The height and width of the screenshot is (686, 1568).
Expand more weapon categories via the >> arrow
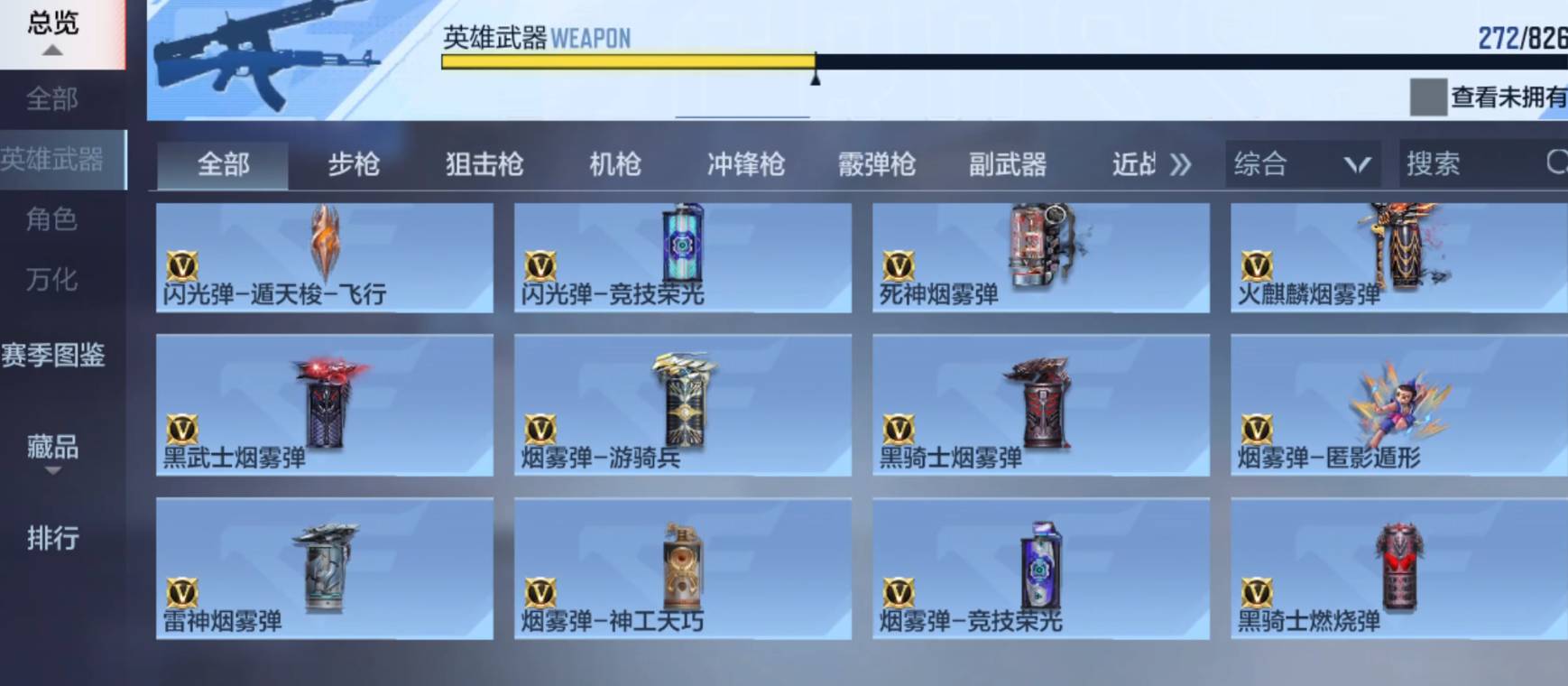1180,164
